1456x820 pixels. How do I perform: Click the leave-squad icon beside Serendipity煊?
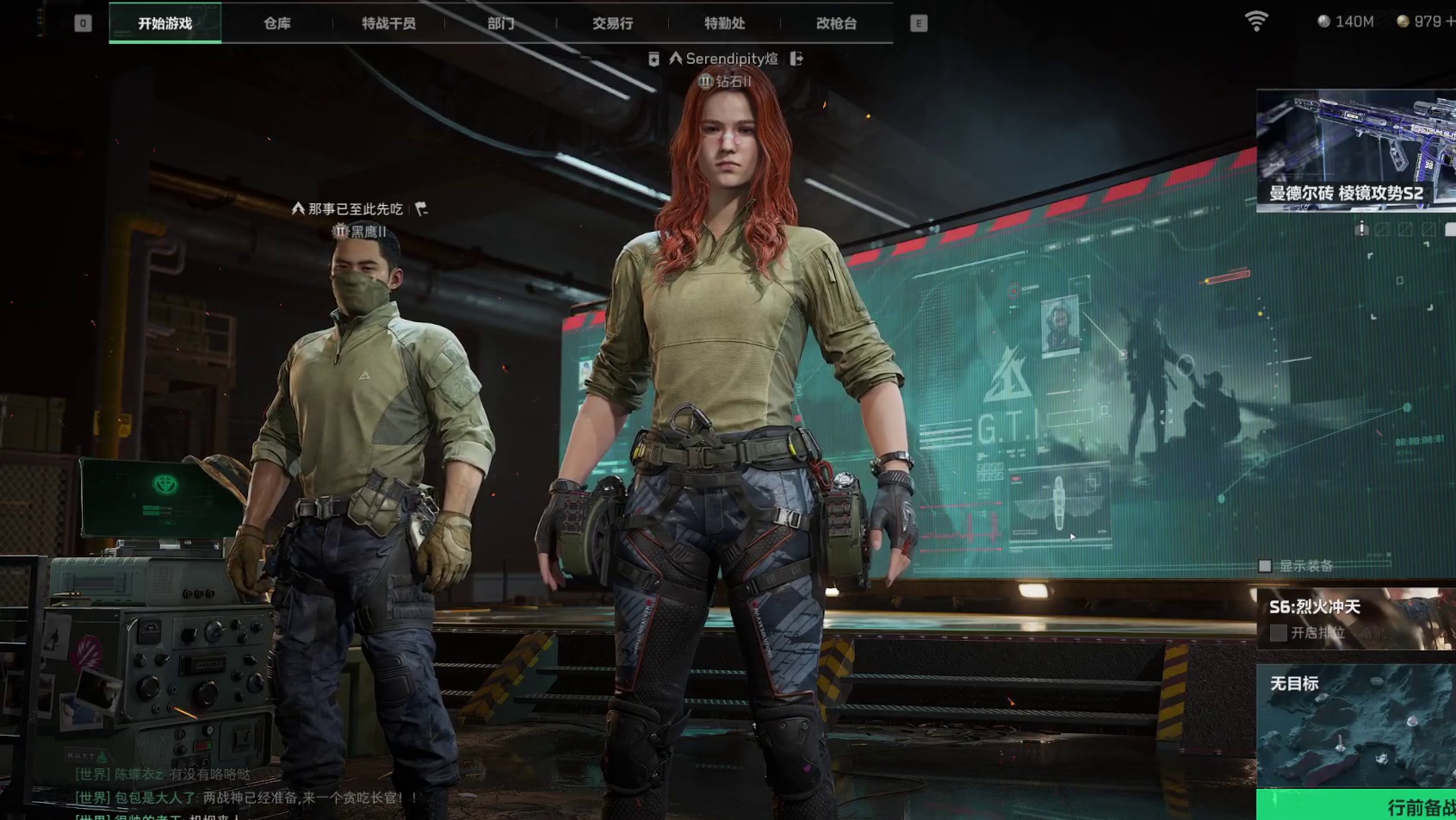[x=796, y=59]
